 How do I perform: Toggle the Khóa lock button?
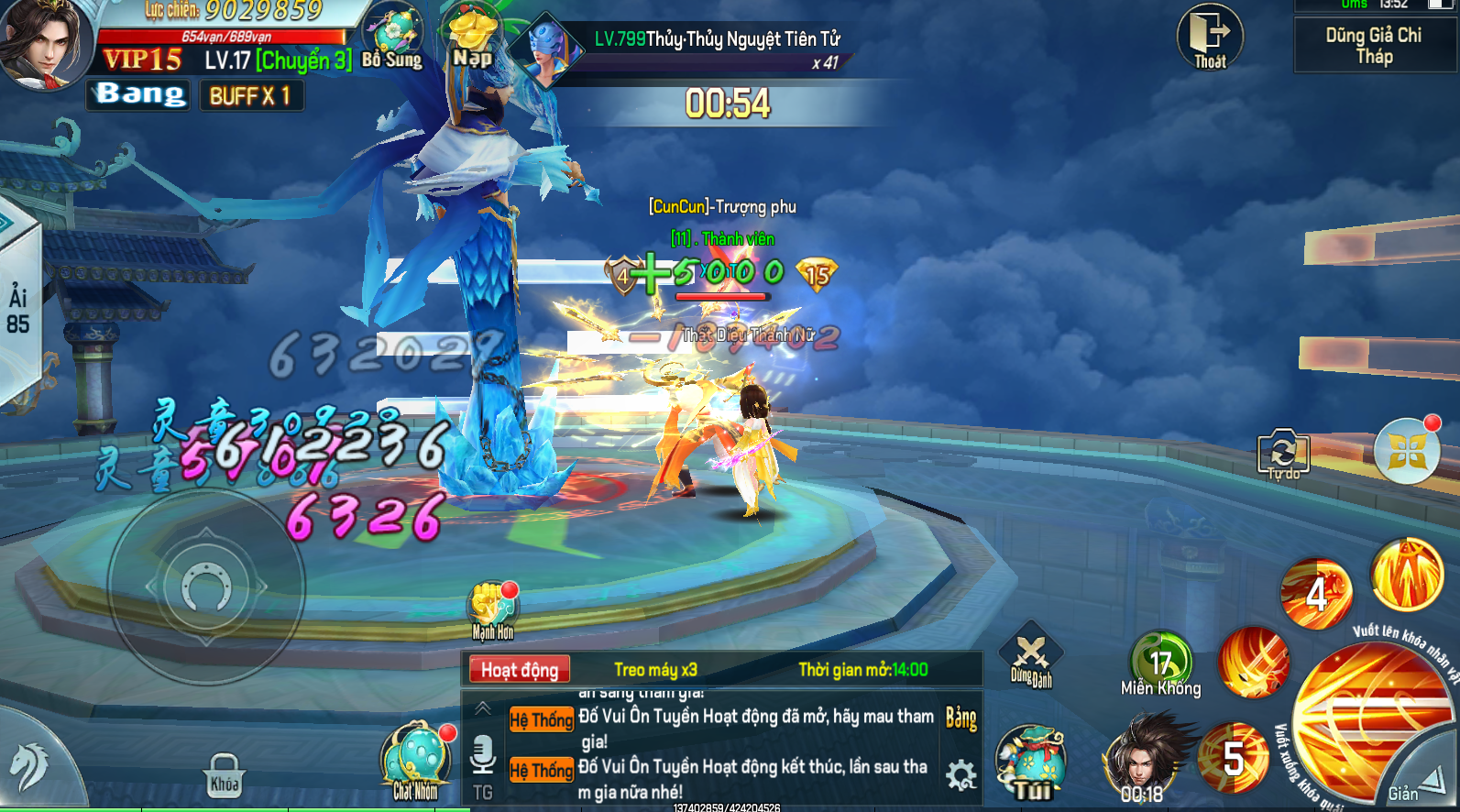(x=225, y=775)
